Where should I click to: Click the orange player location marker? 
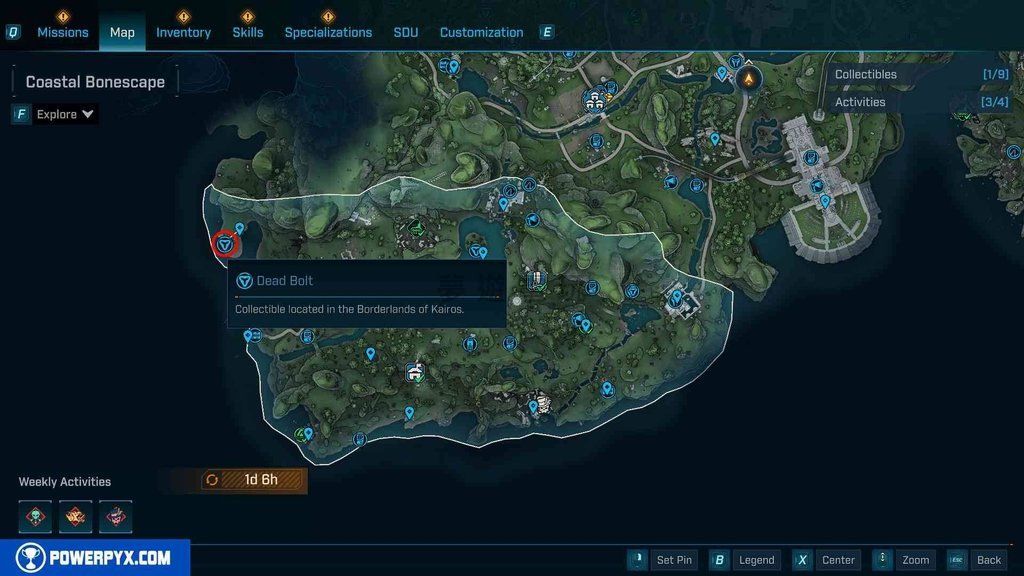(x=748, y=78)
